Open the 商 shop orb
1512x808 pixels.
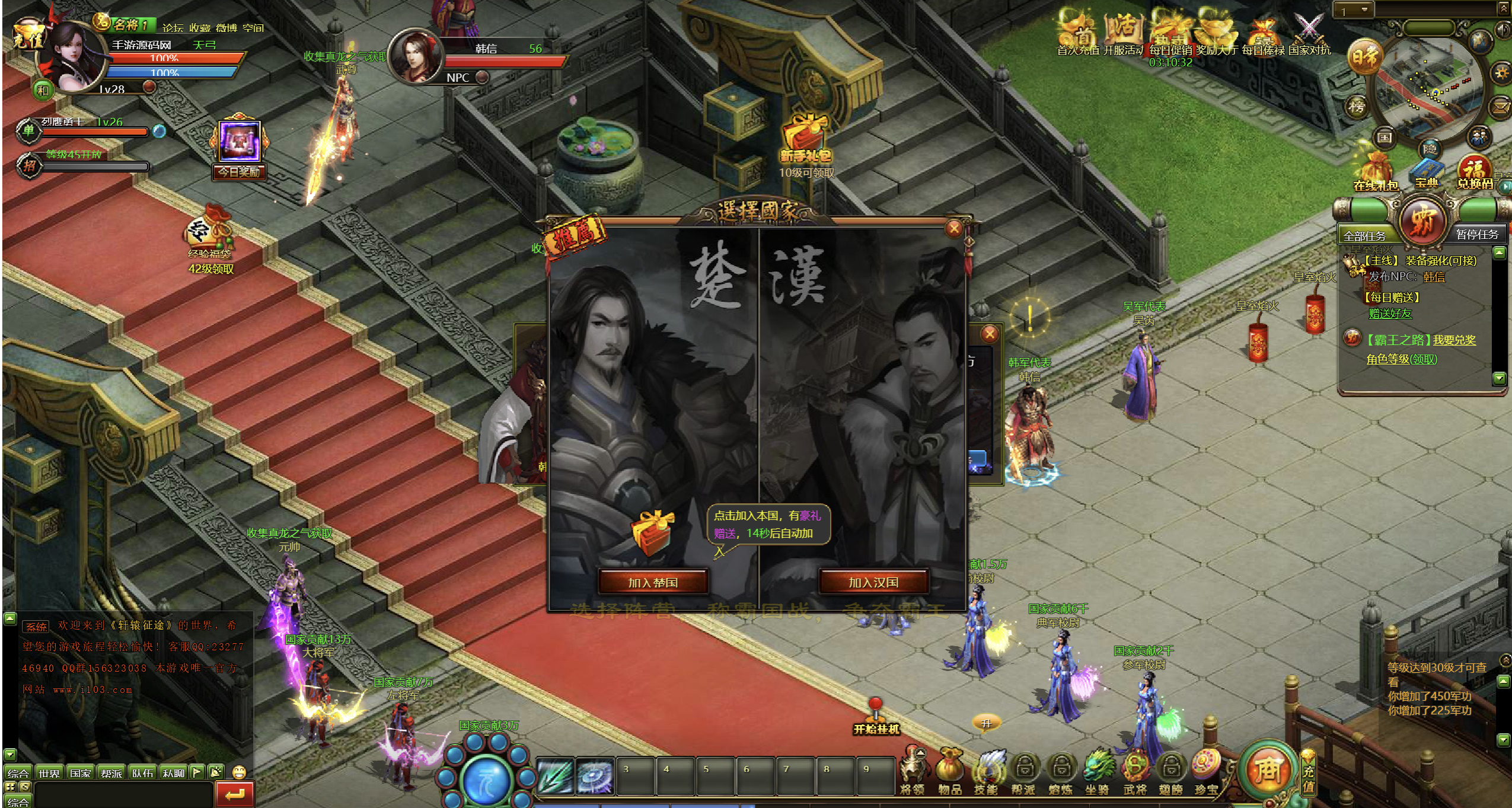(1267, 770)
